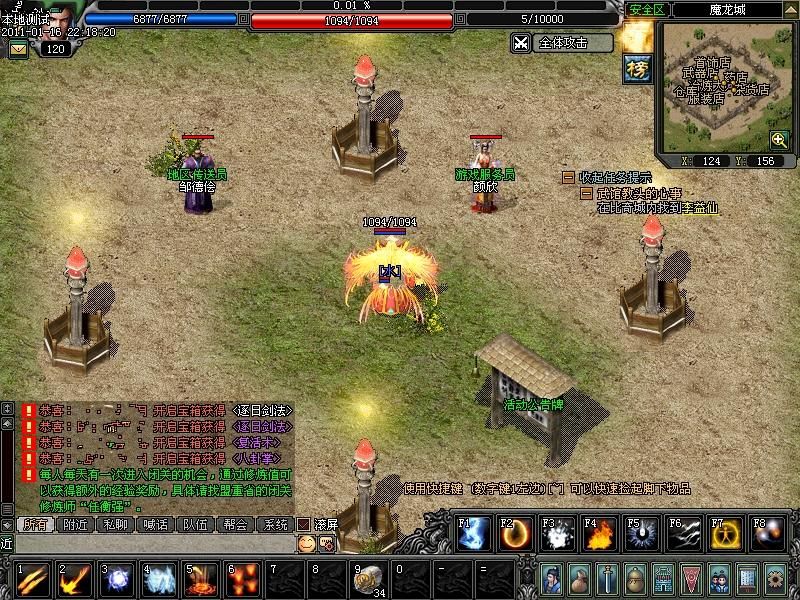
Task: Open the gear settings icon
Action: (x=775, y=579)
